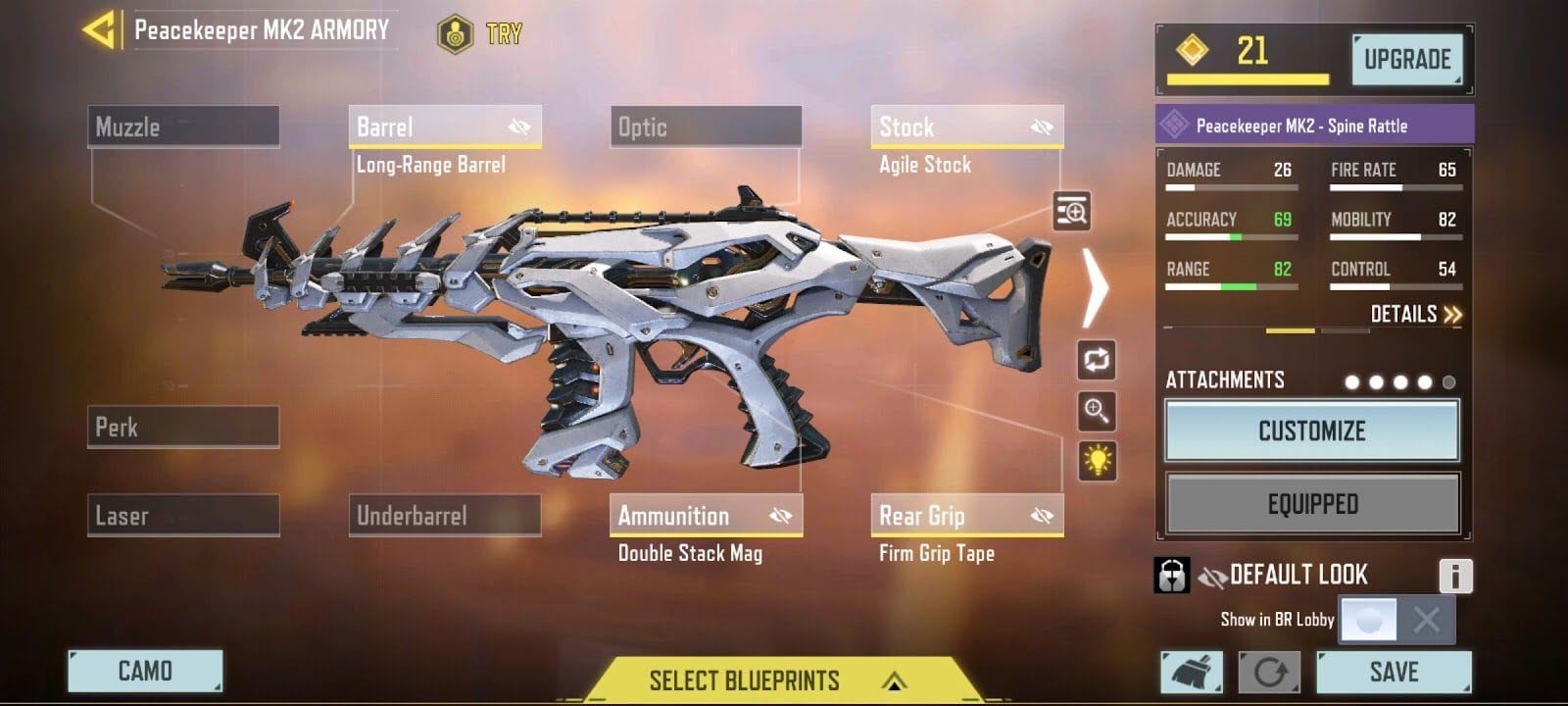Tap the lightbulb lighting icon
The height and width of the screenshot is (706, 1568).
(1099, 462)
